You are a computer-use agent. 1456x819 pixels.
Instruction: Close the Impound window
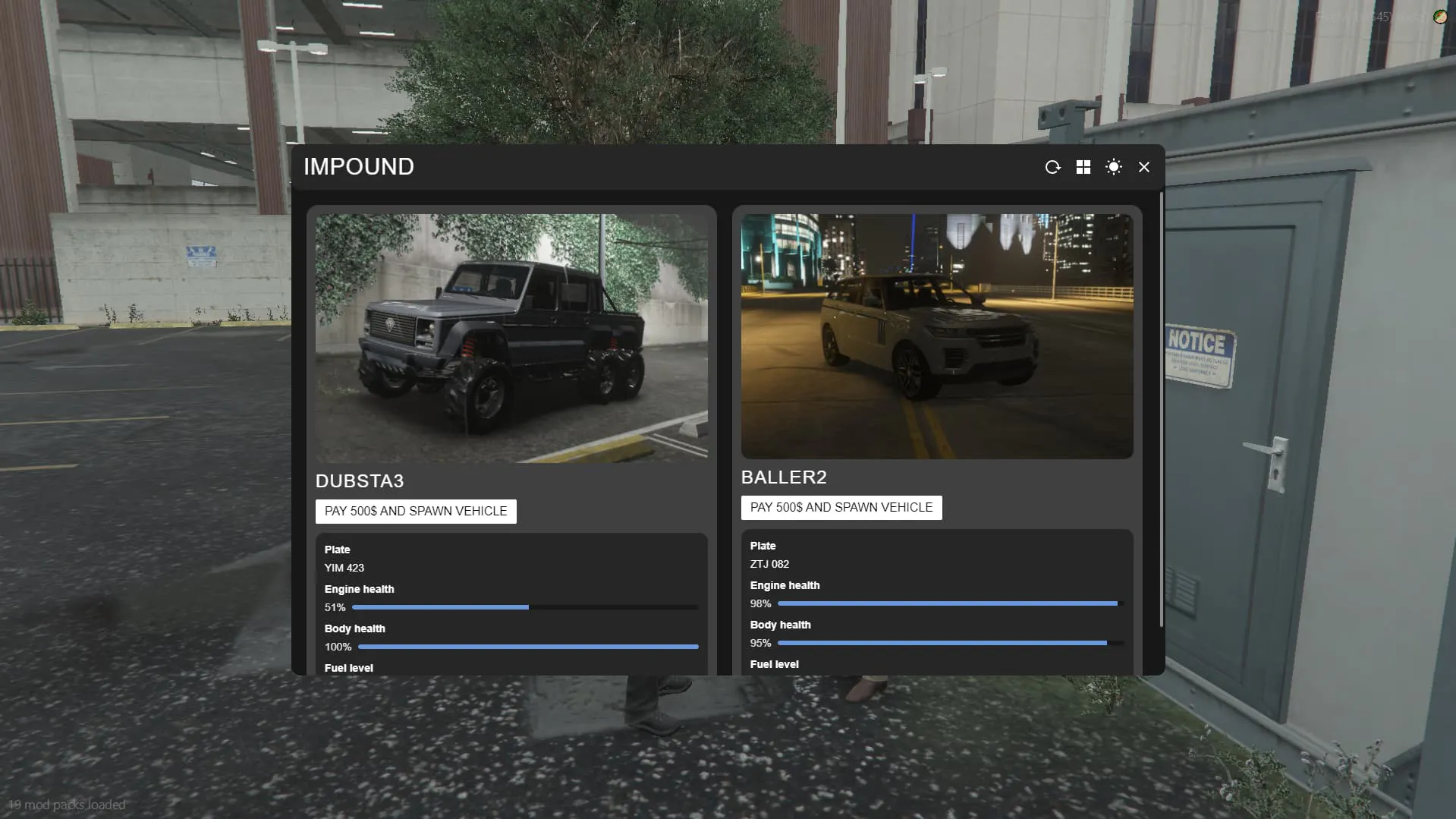pyautogui.click(x=1143, y=167)
